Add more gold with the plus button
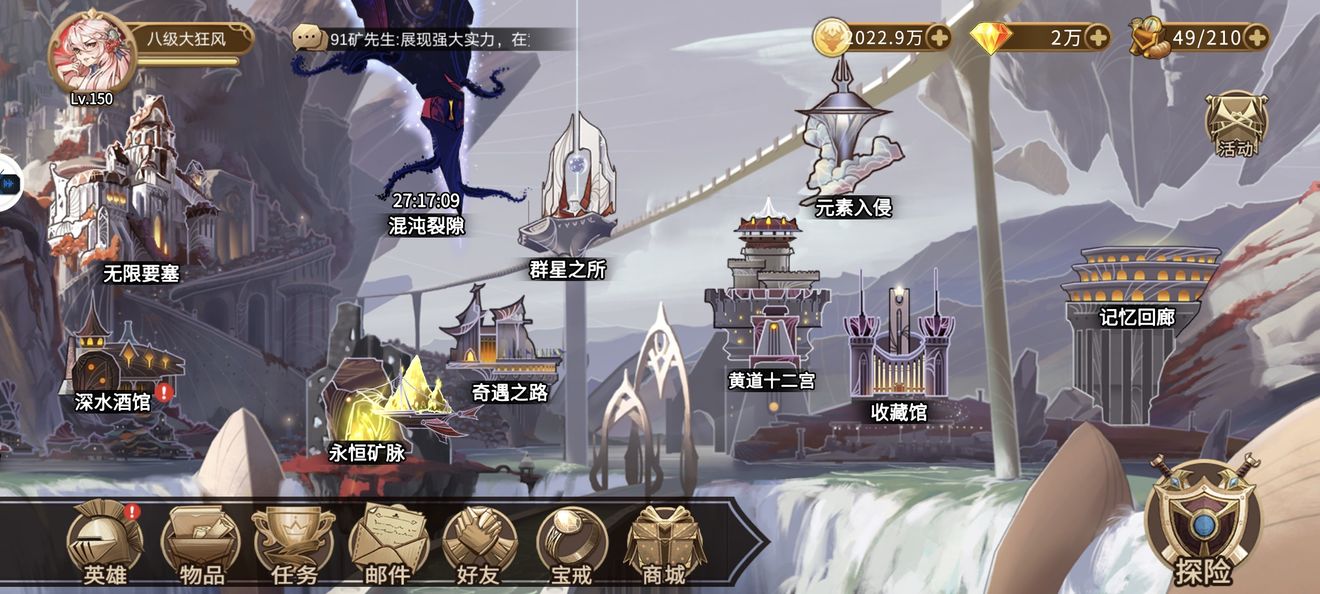The height and width of the screenshot is (594, 1320). pos(938,38)
